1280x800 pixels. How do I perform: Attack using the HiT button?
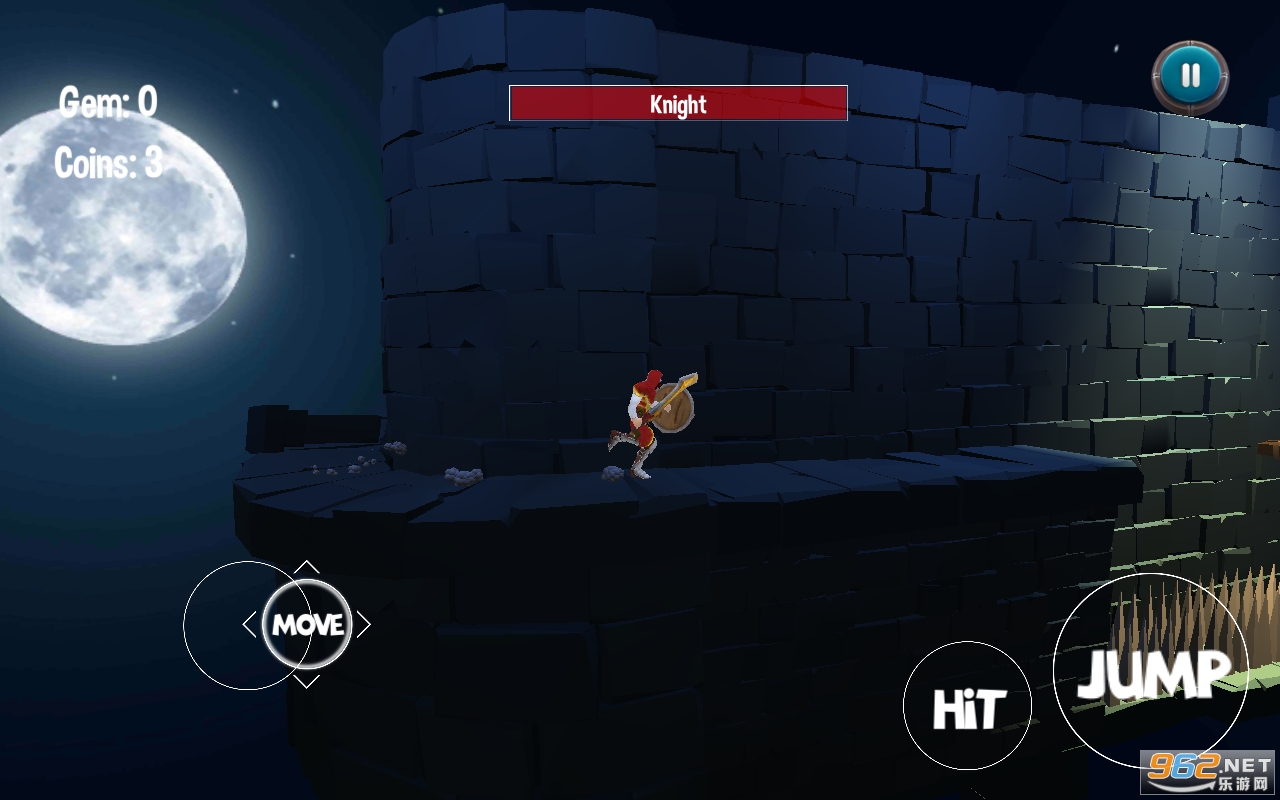click(x=967, y=706)
